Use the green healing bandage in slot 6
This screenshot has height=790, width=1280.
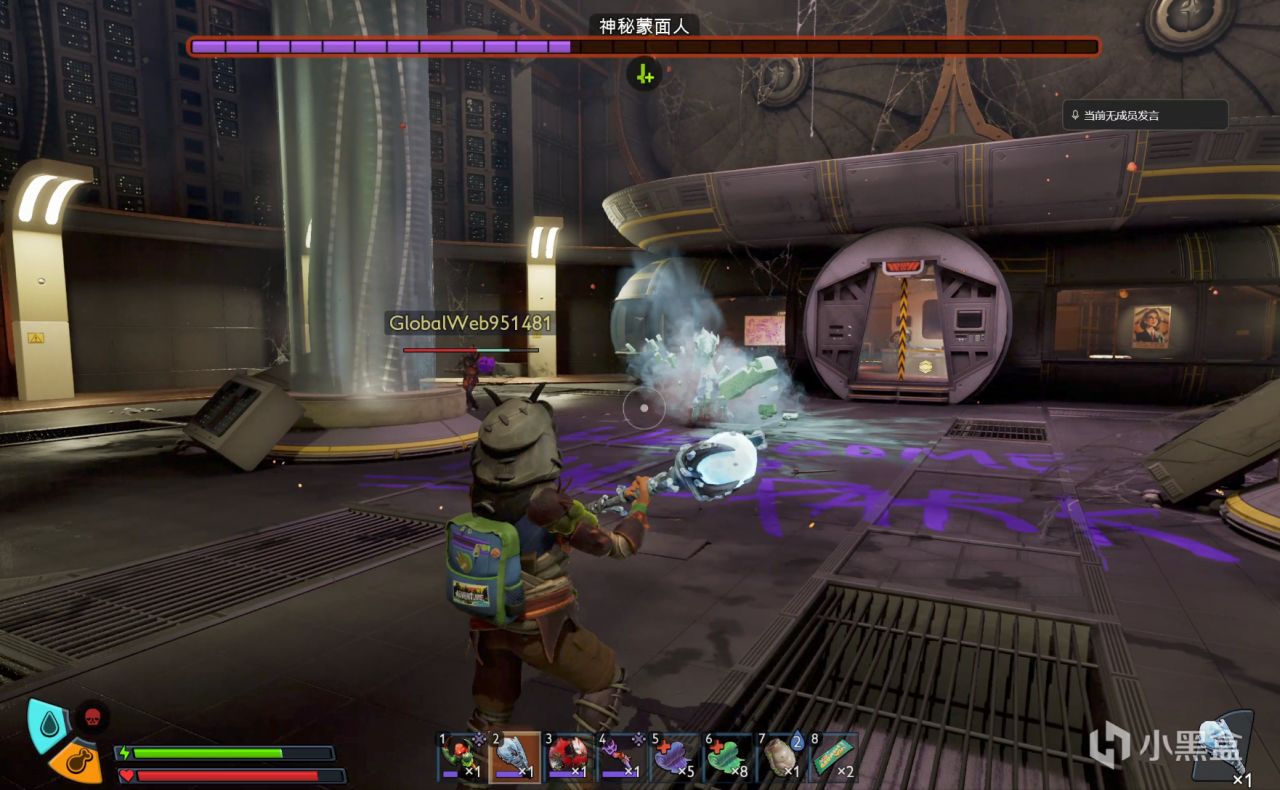(x=727, y=757)
